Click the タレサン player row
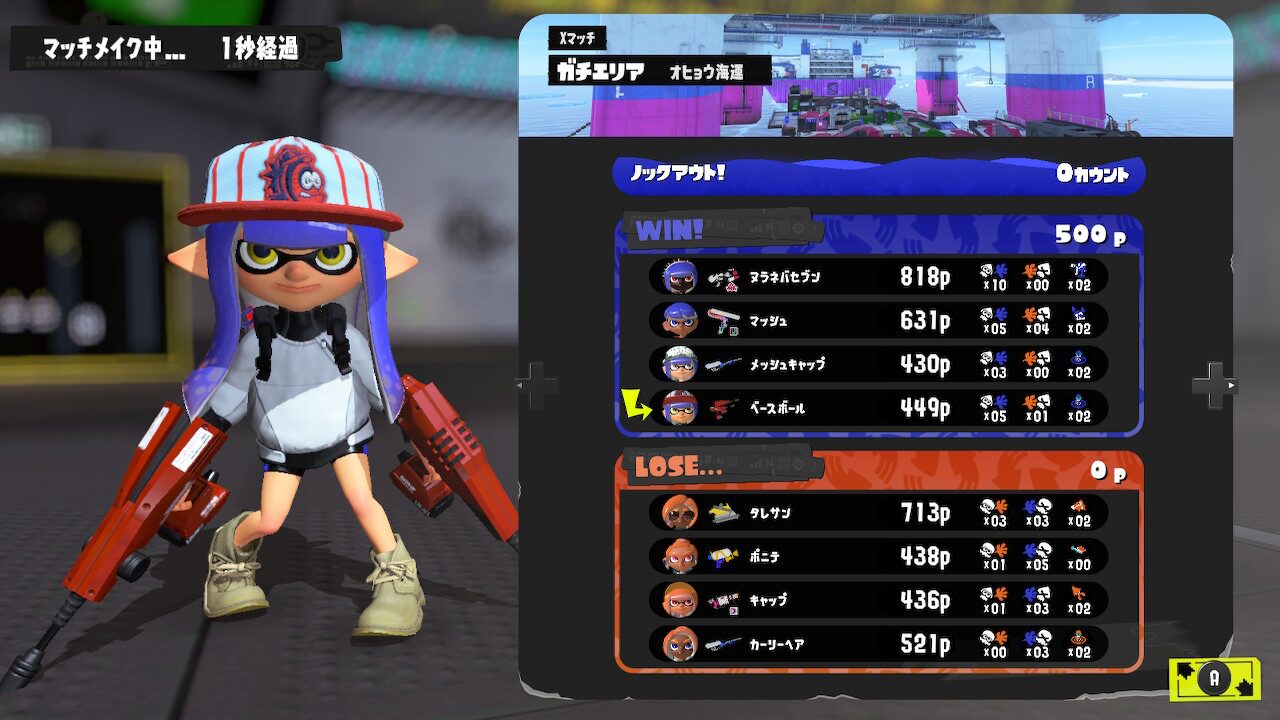 [878, 513]
